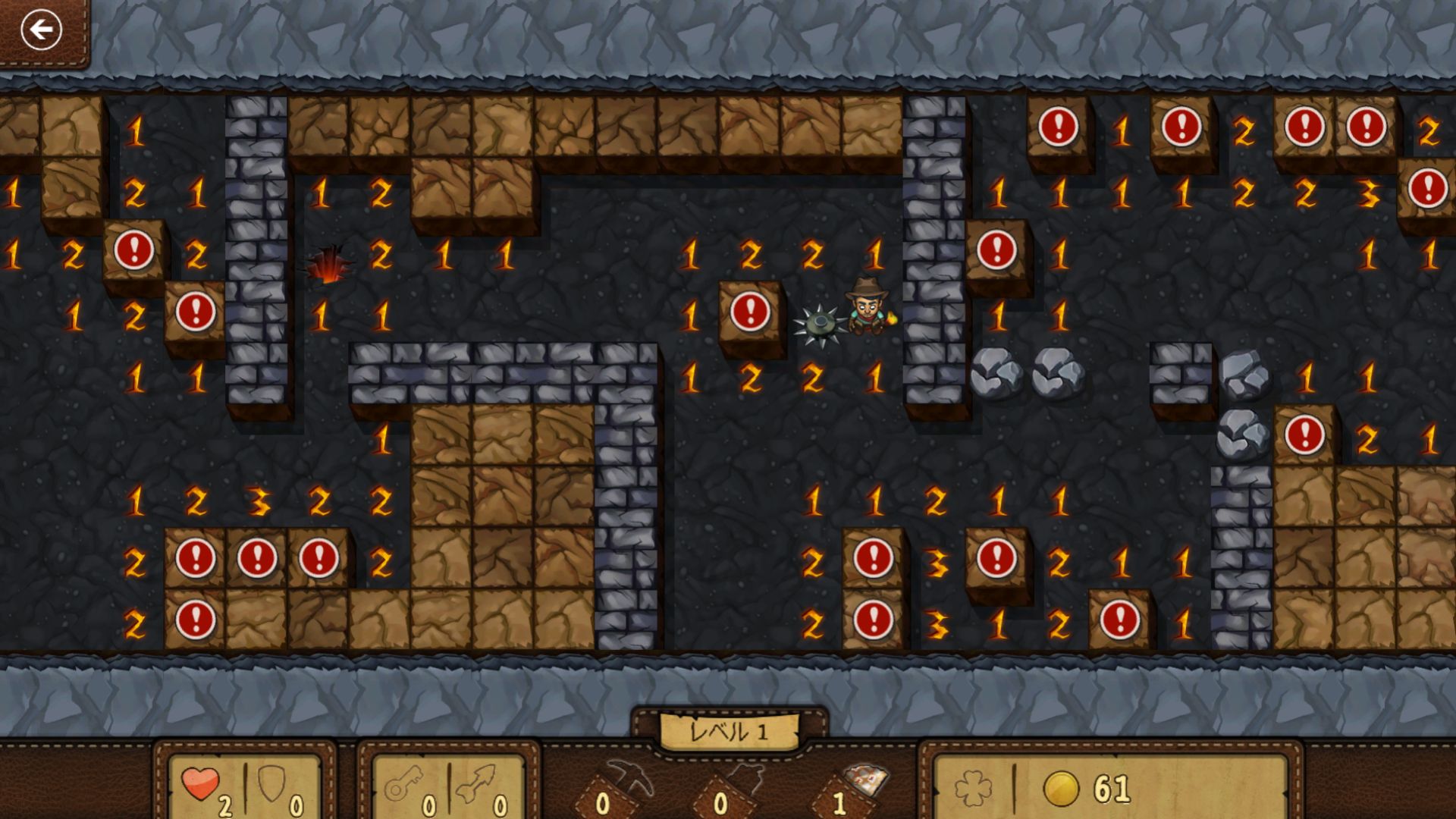
Task: Go back with the arrow button
Action: point(41,30)
